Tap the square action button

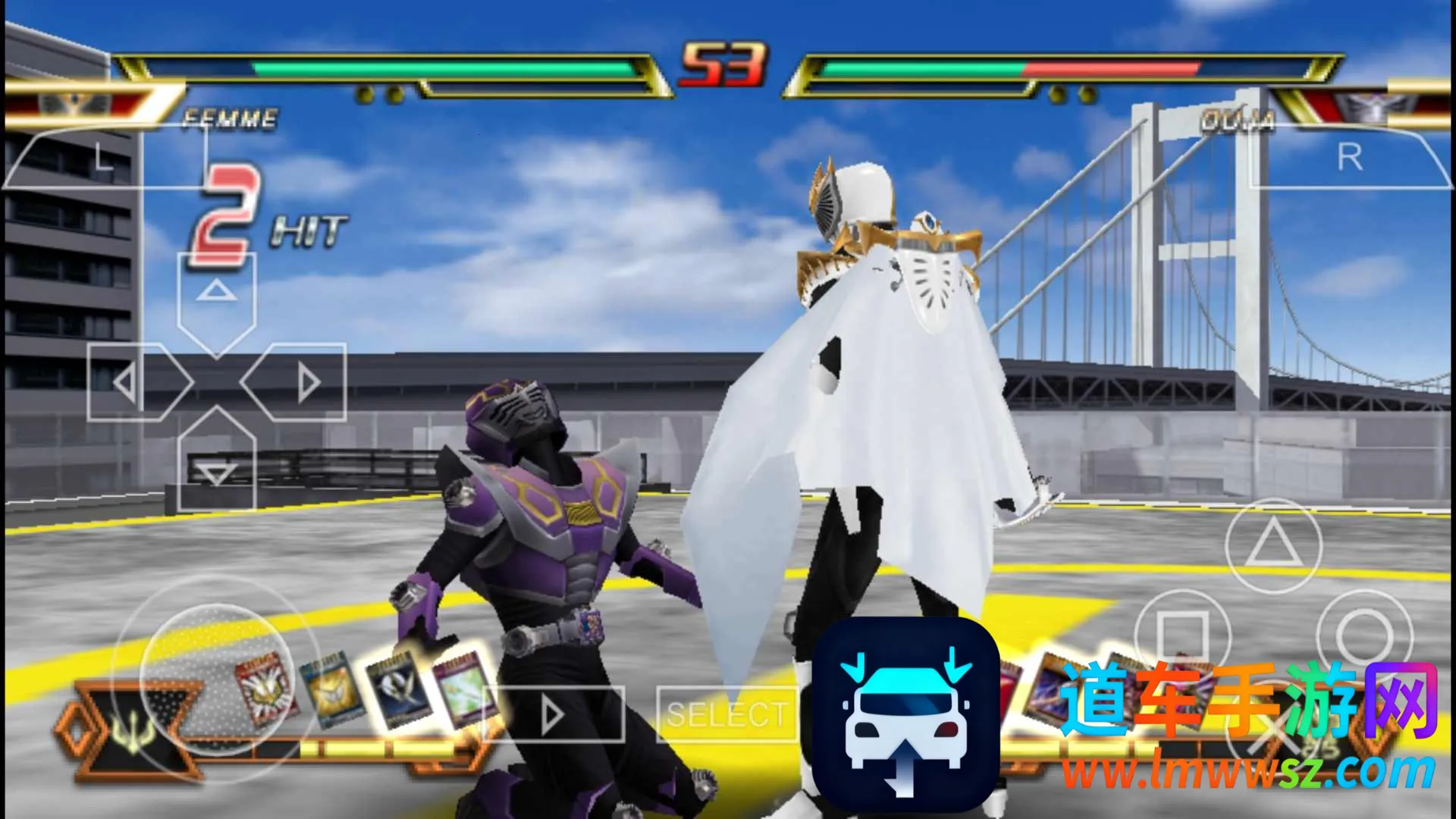click(1181, 635)
